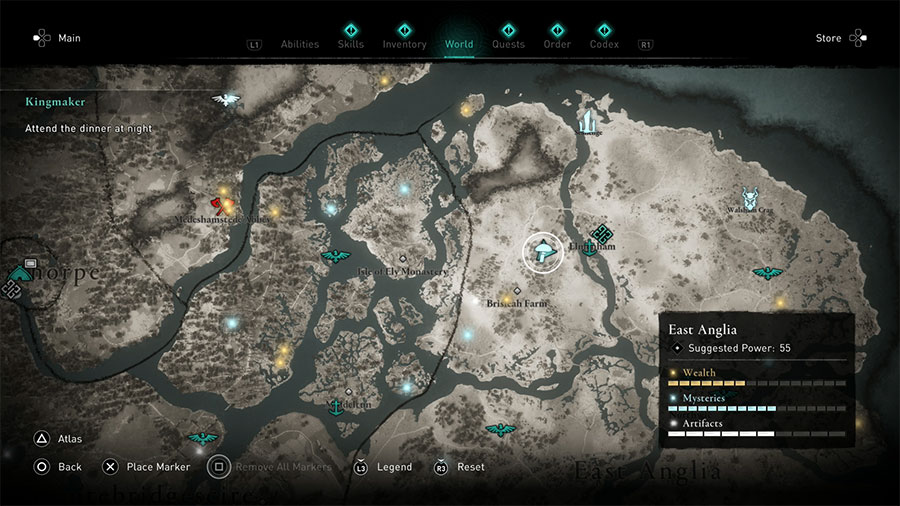Click the Isle of Ely Monastery marker
This screenshot has height=506, width=900.
pyautogui.click(x=403, y=259)
